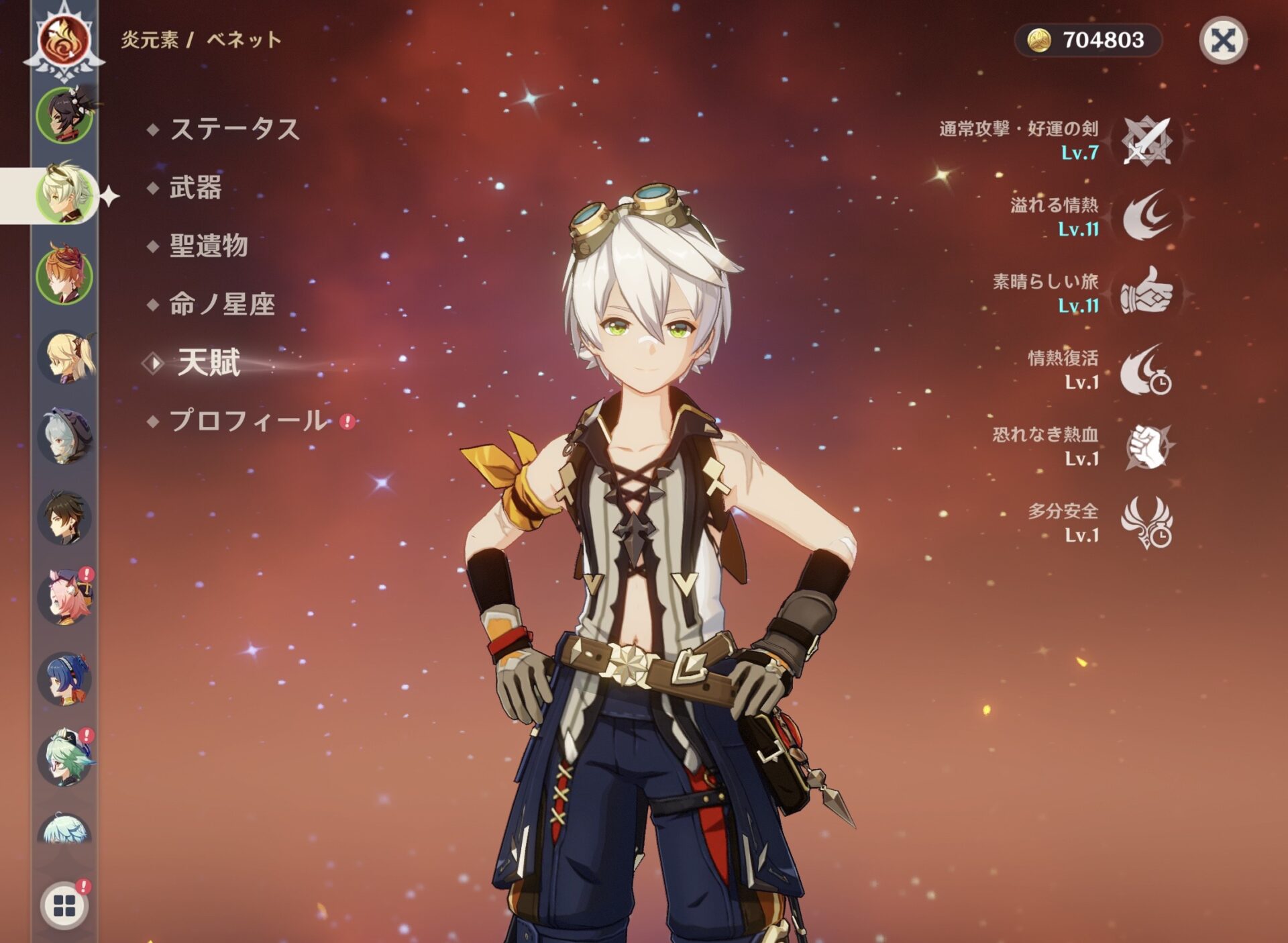Viewport: 1288px width, 943px height.
Task: Select the 多分安全 passive talent
Action: pyautogui.click(x=1147, y=523)
